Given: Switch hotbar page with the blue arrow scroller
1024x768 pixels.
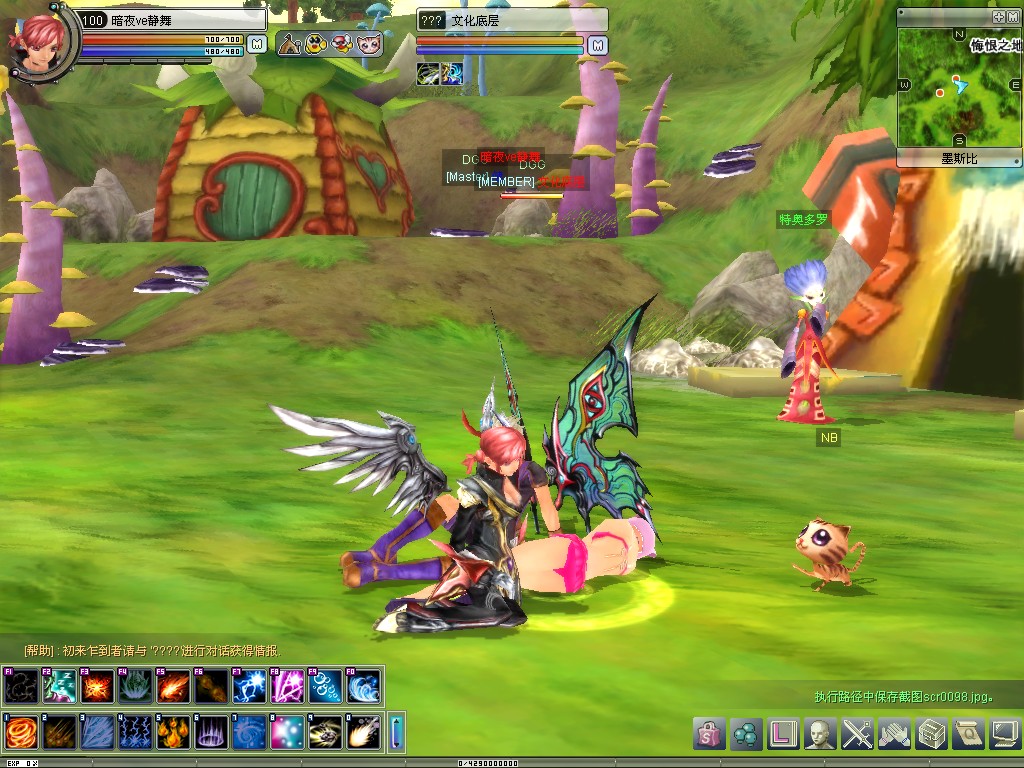Looking at the screenshot, I should (396, 732).
